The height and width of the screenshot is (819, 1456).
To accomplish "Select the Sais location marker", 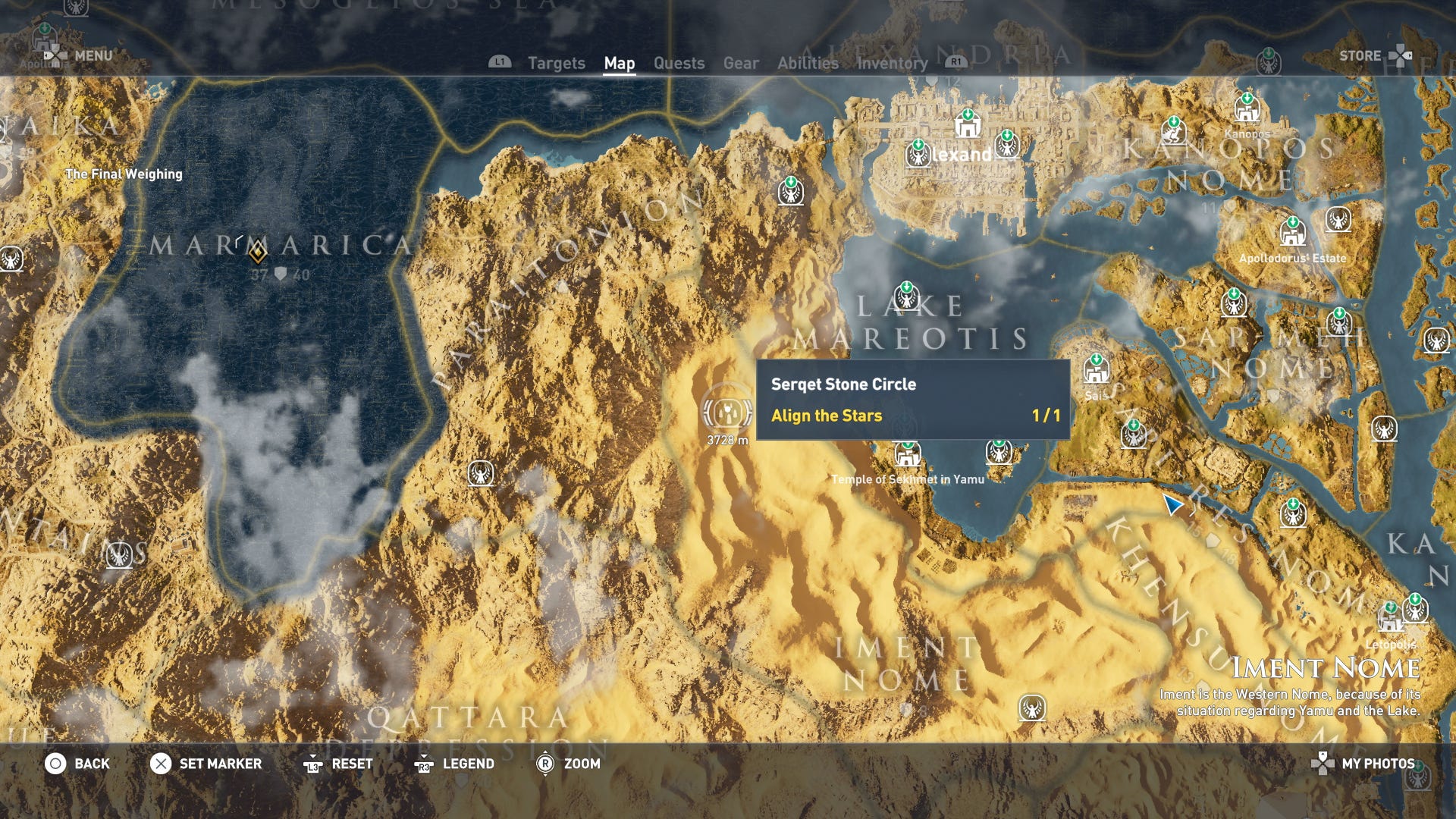I will pyautogui.click(x=1096, y=369).
